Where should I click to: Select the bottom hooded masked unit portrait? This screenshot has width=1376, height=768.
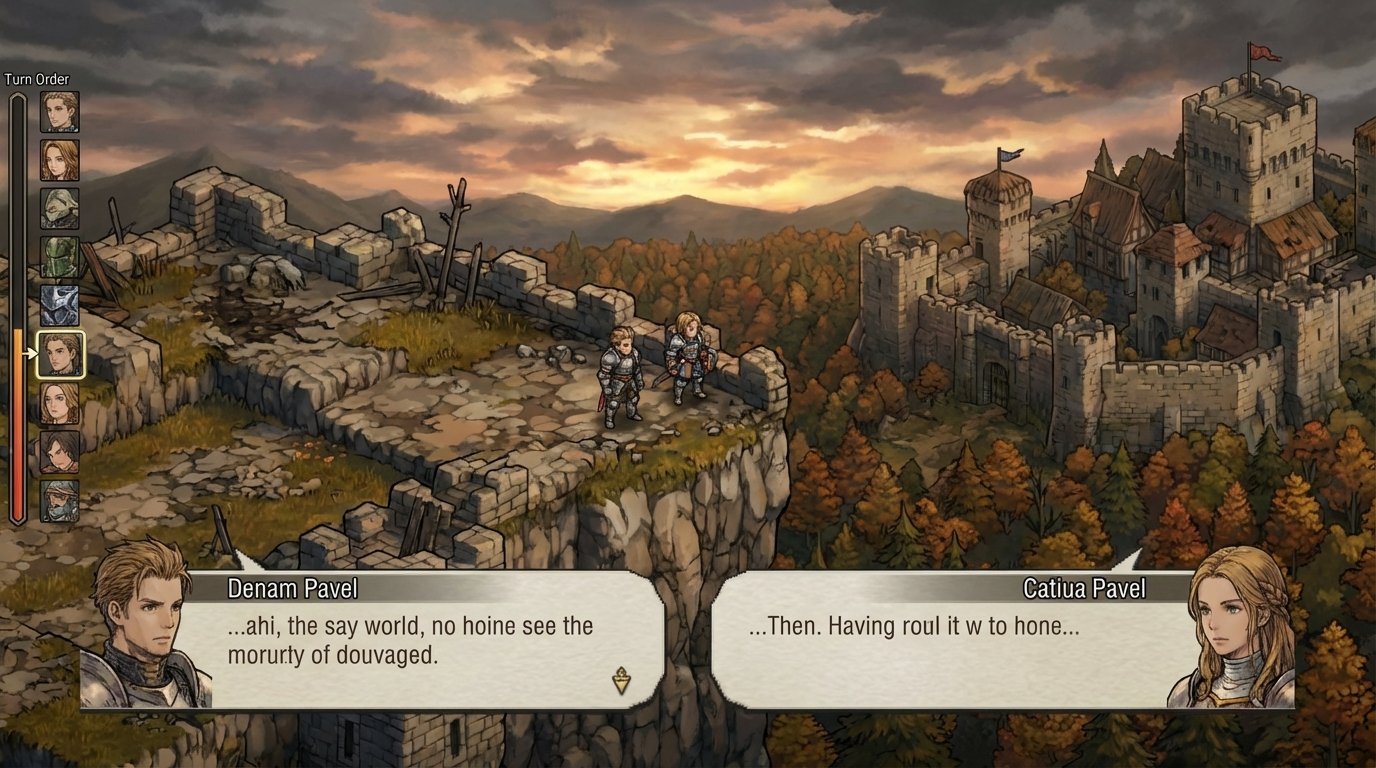[60, 500]
